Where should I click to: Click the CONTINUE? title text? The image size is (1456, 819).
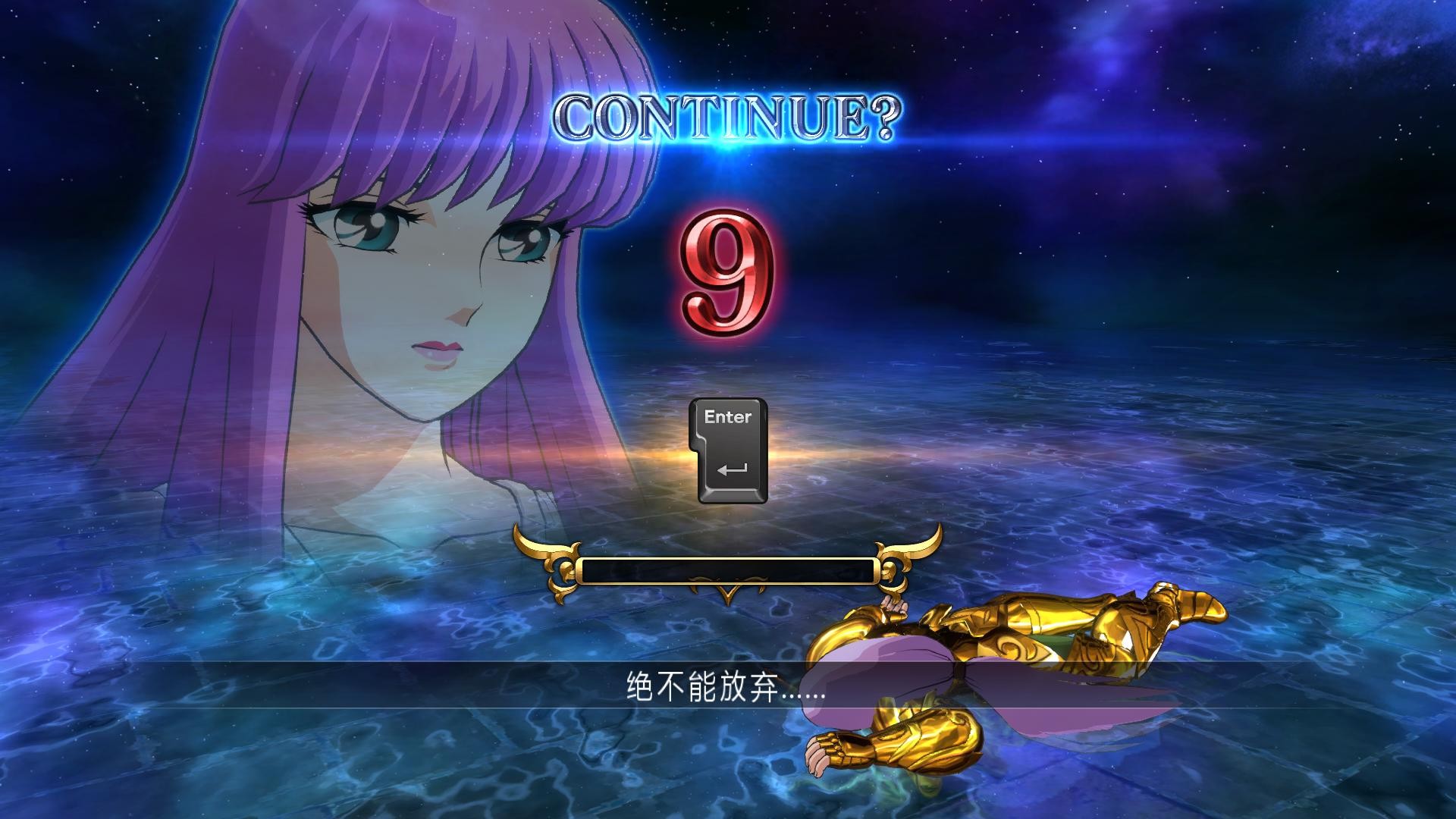(728, 115)
